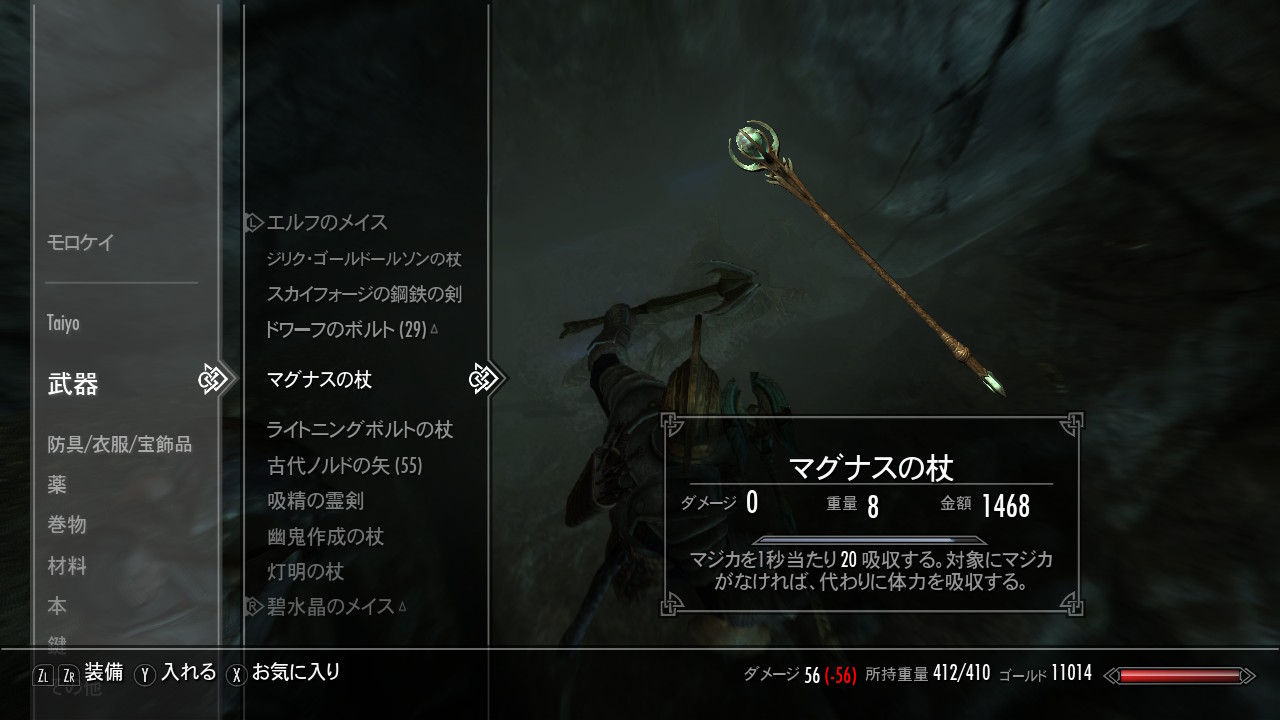Open the 武器 weapons category
This screenshot has width=1280, height=720.
[x=73, y=384]
